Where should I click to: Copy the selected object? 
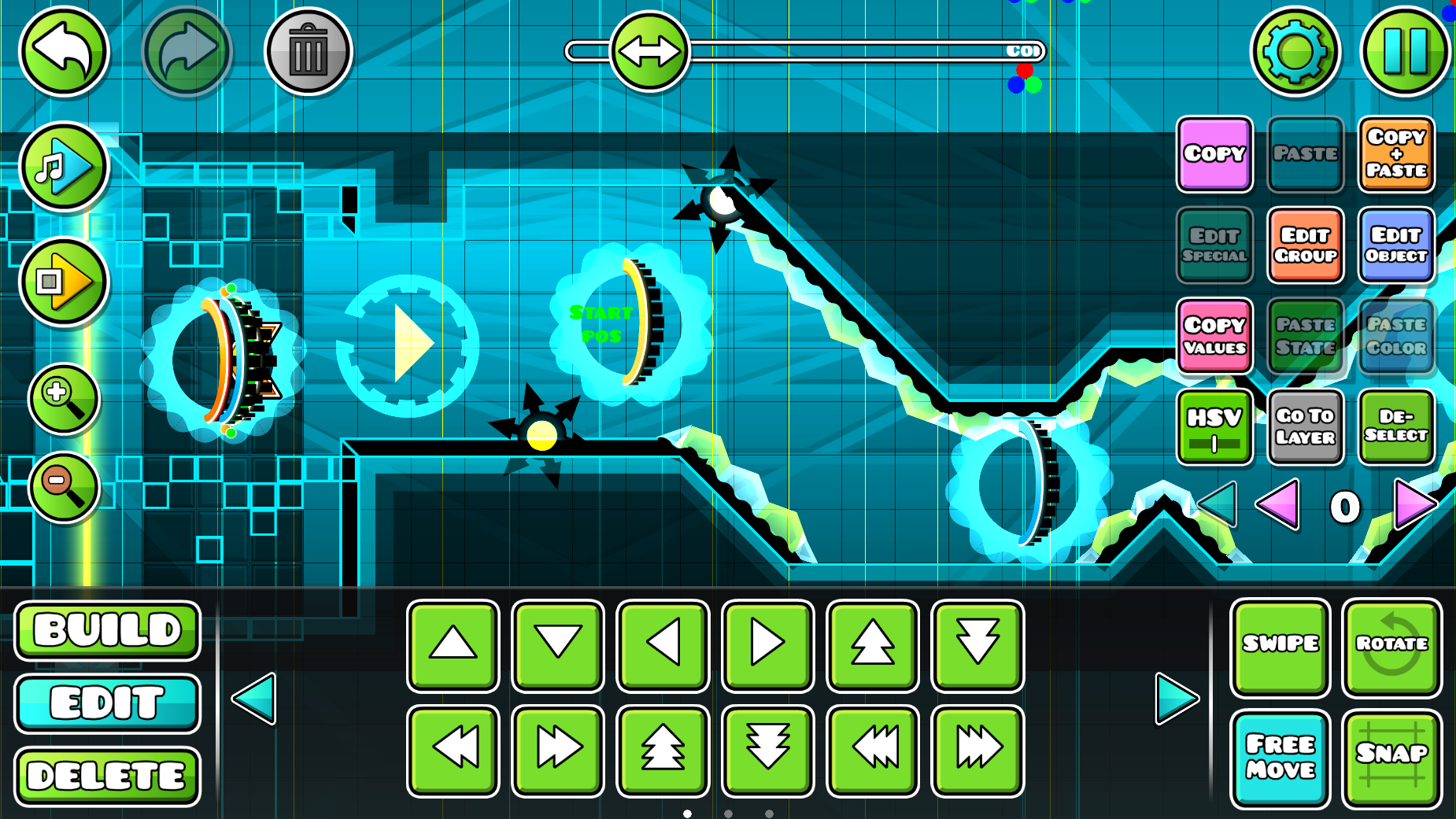[1214, 154]
